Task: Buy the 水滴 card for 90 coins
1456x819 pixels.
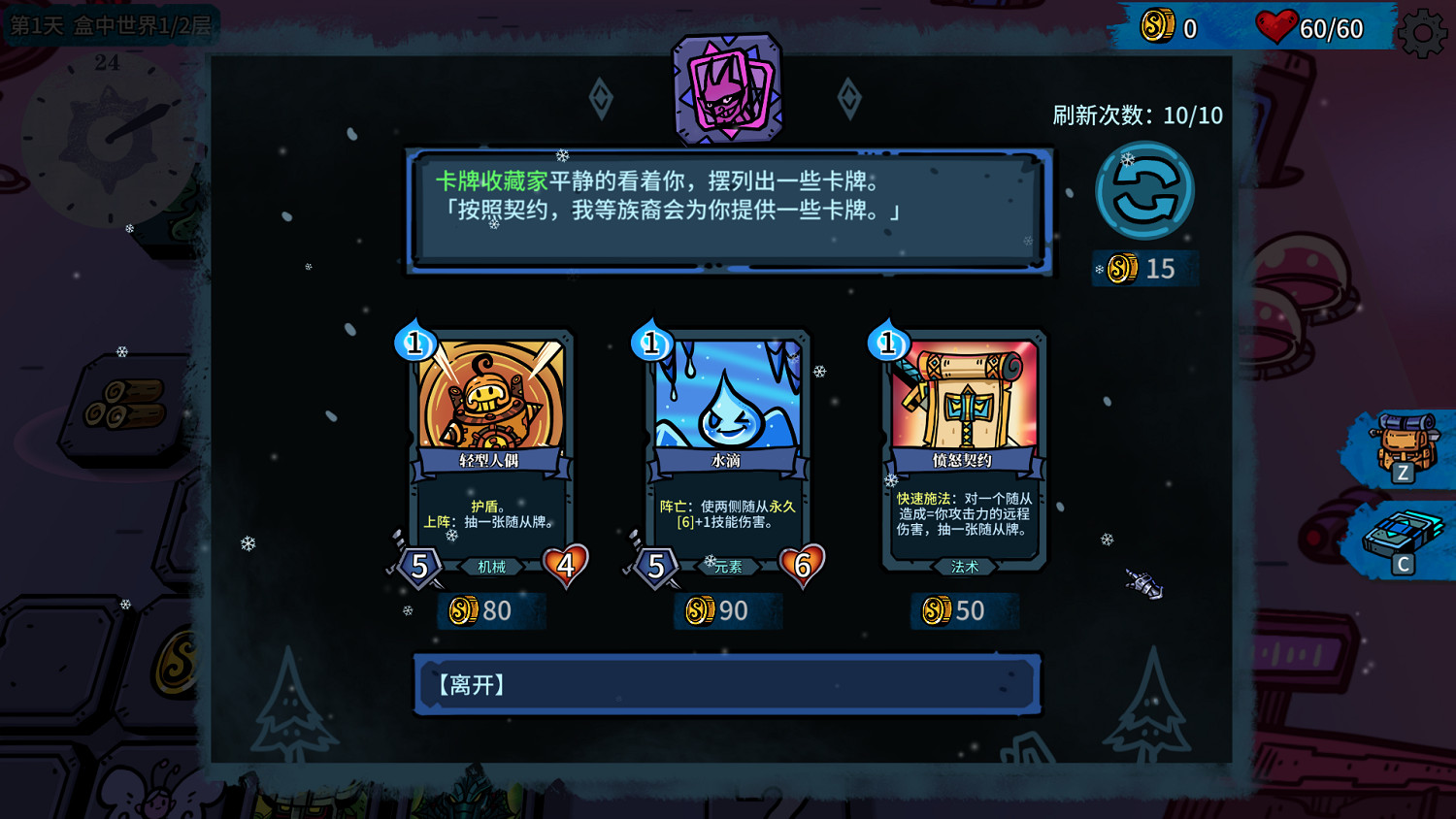Action: (x=728, y=610)
